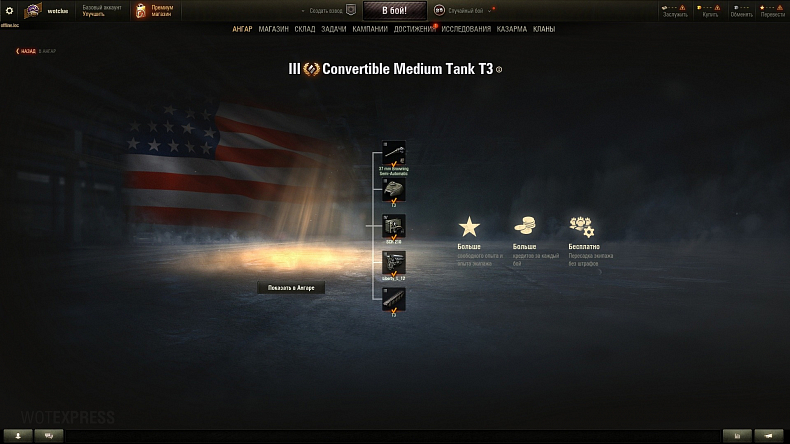Open the Задачи tab
Viewport: 790px width, 444px height.
pyautogui.click(x=334, y=29)
